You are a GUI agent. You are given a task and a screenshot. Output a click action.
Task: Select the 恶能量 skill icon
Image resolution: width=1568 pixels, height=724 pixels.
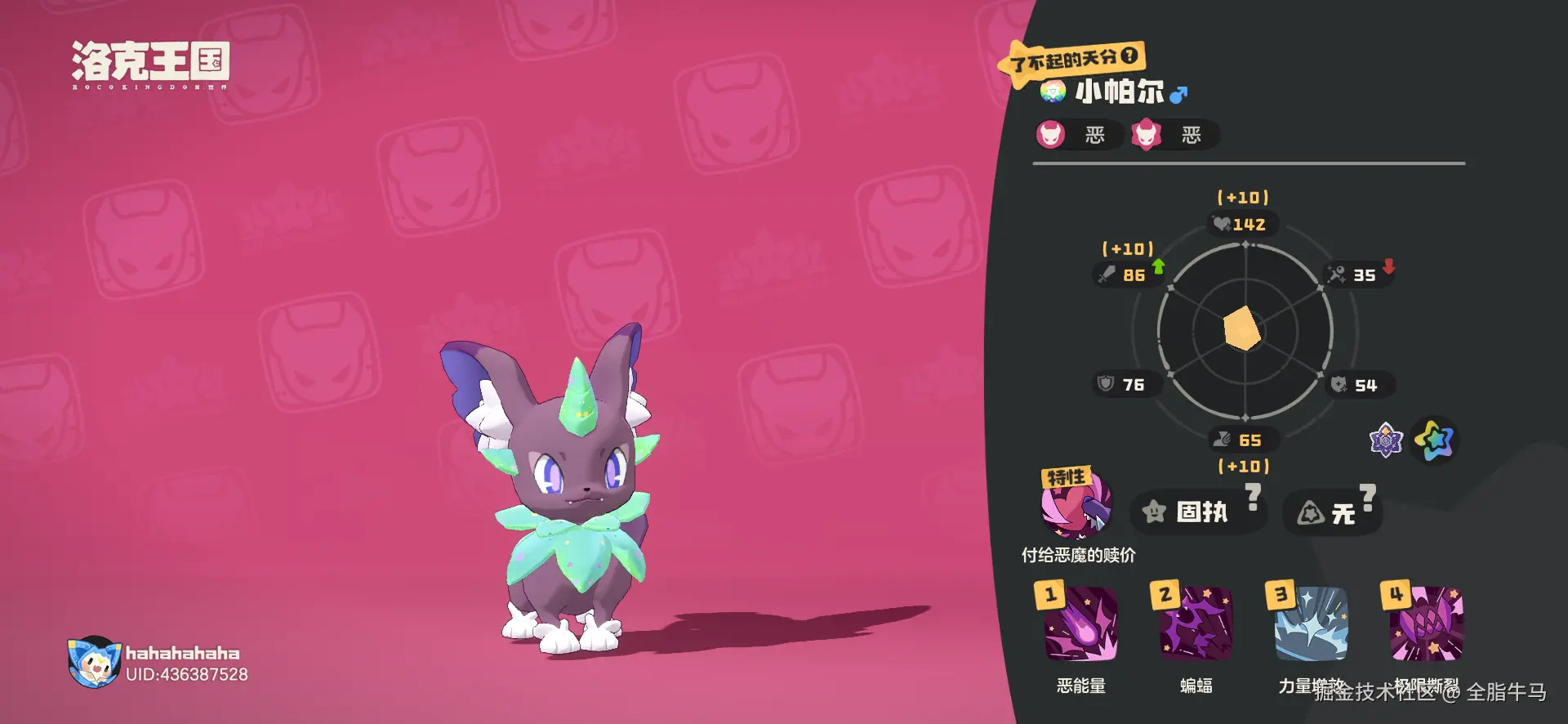tap(1080, 623)
